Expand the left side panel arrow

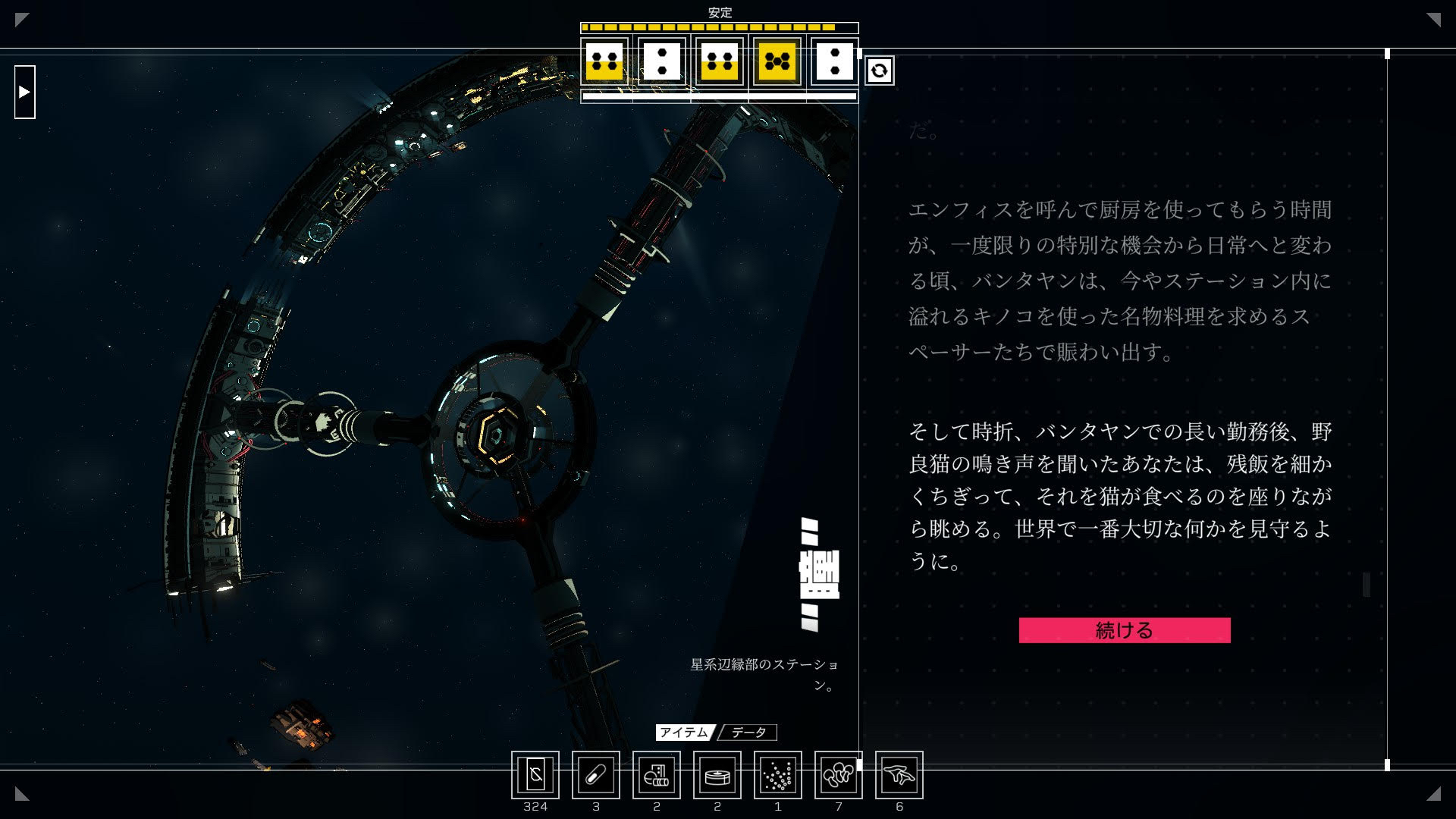click(25, 92)
